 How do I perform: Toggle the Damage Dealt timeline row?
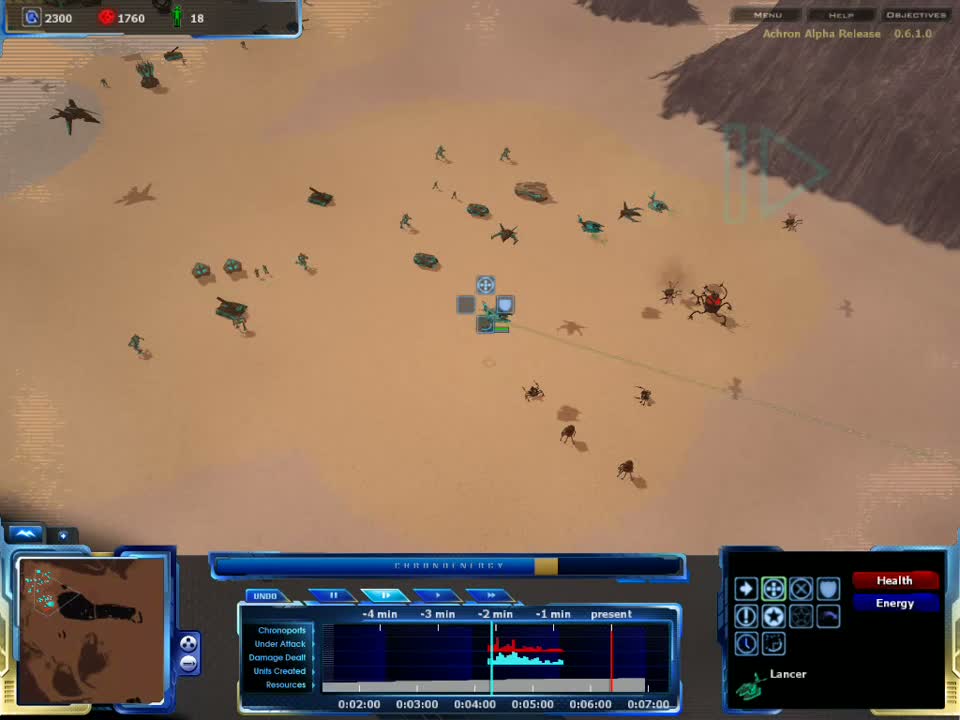(x=278, y=658)
